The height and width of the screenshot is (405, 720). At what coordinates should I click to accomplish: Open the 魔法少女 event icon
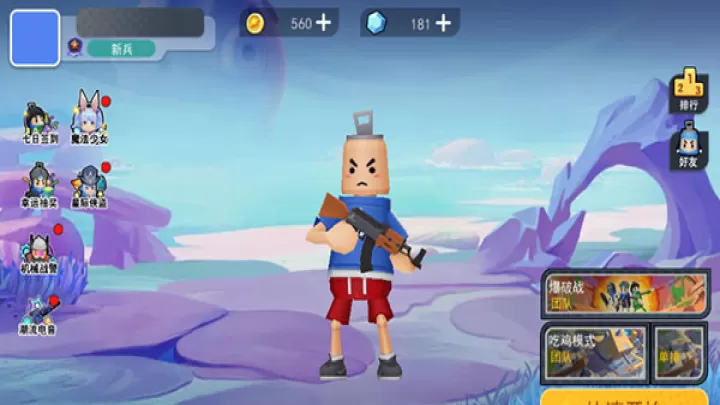coord(88,120)
